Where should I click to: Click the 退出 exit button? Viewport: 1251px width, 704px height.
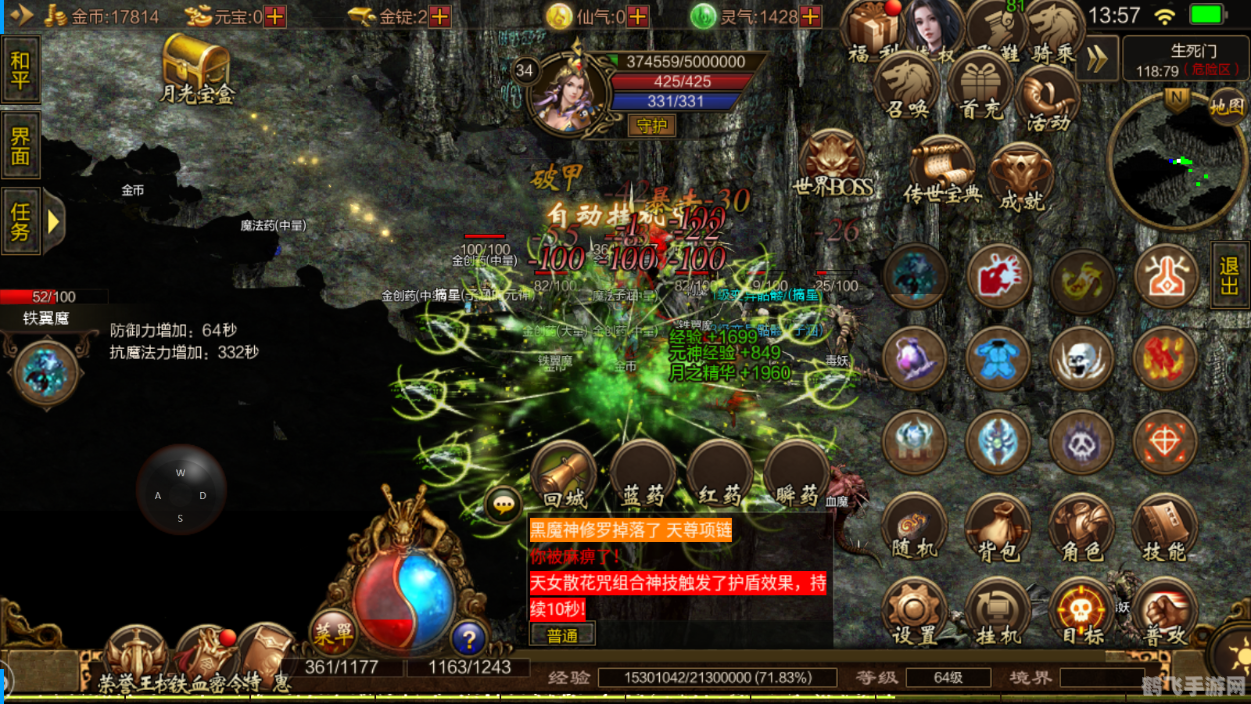pyautogui.click(x=1230, y=274)
